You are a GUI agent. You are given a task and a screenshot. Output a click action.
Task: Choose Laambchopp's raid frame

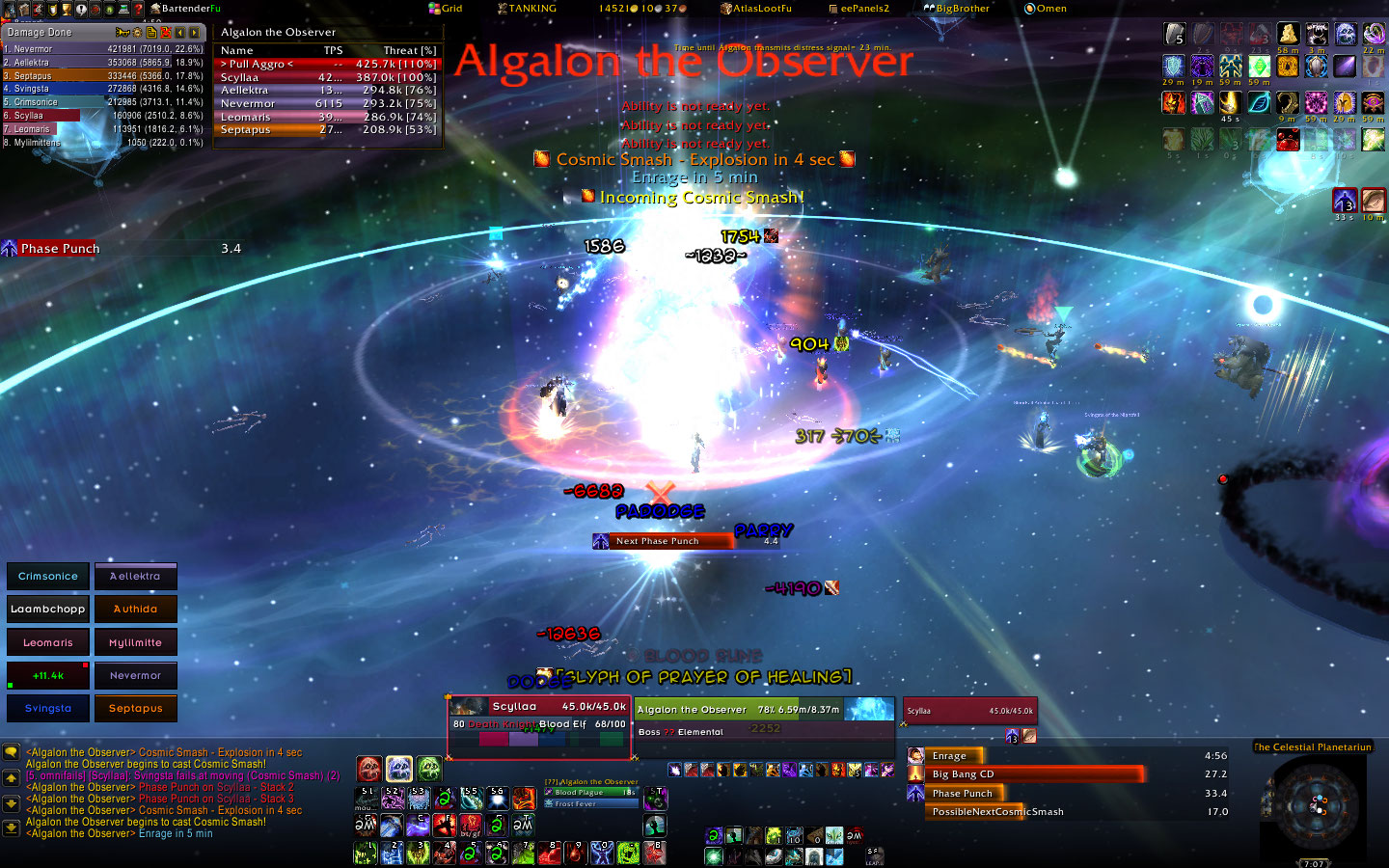tap(48, 610)
